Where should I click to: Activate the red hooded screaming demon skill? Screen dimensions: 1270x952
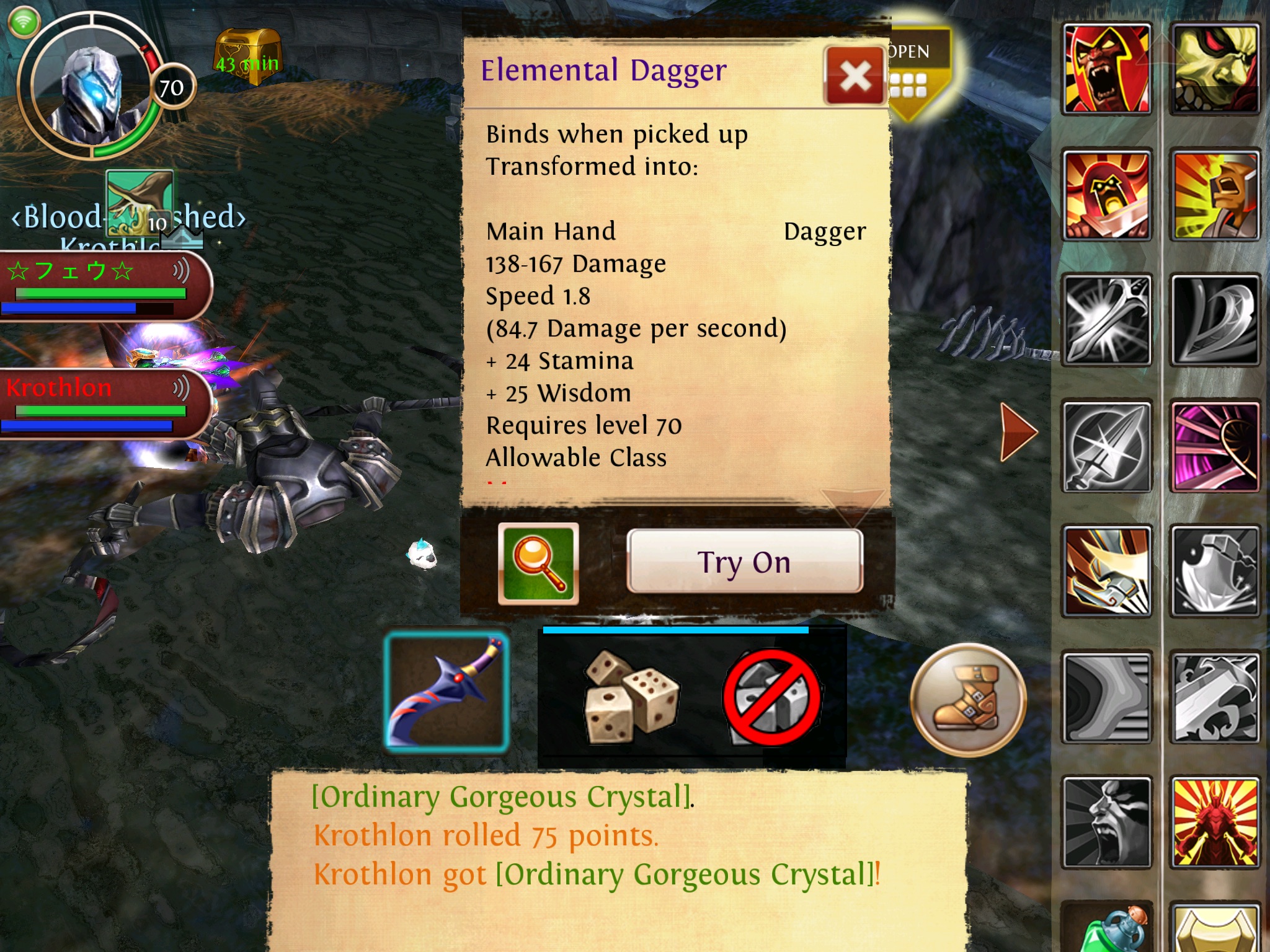click(1107, 69)
